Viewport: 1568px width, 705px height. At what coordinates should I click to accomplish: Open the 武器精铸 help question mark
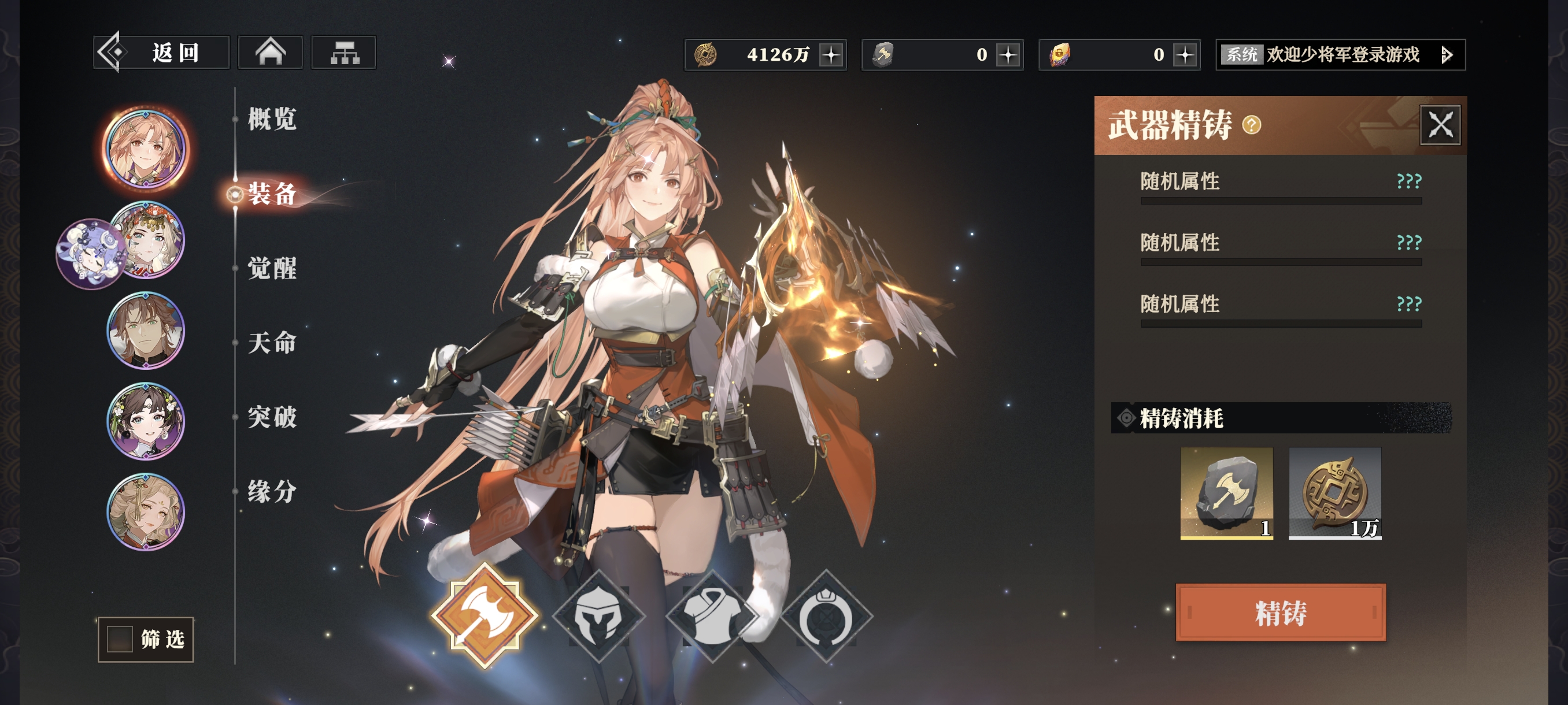click(x=1251, y=125)
